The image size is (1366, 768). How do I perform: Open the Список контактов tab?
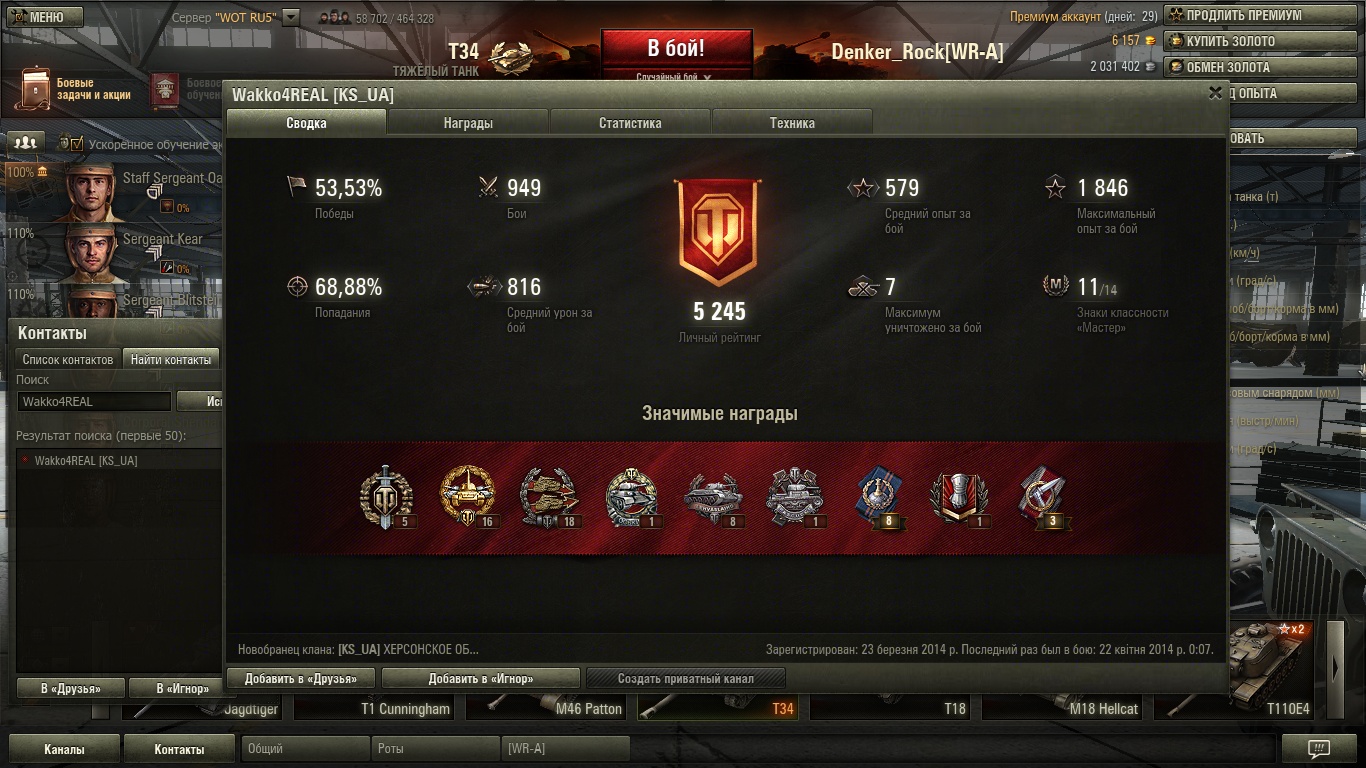pos(68,359)
